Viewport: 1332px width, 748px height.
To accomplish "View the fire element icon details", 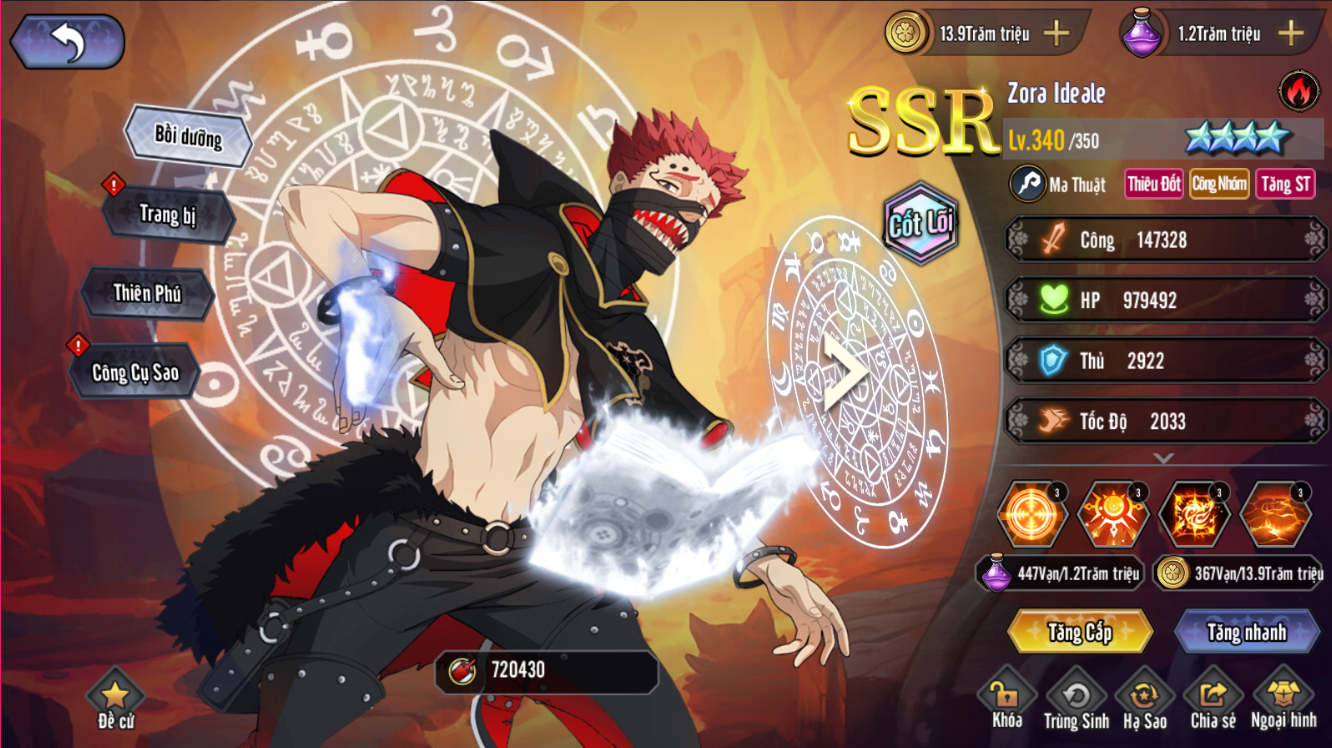I will click(x=1298, y=91).
